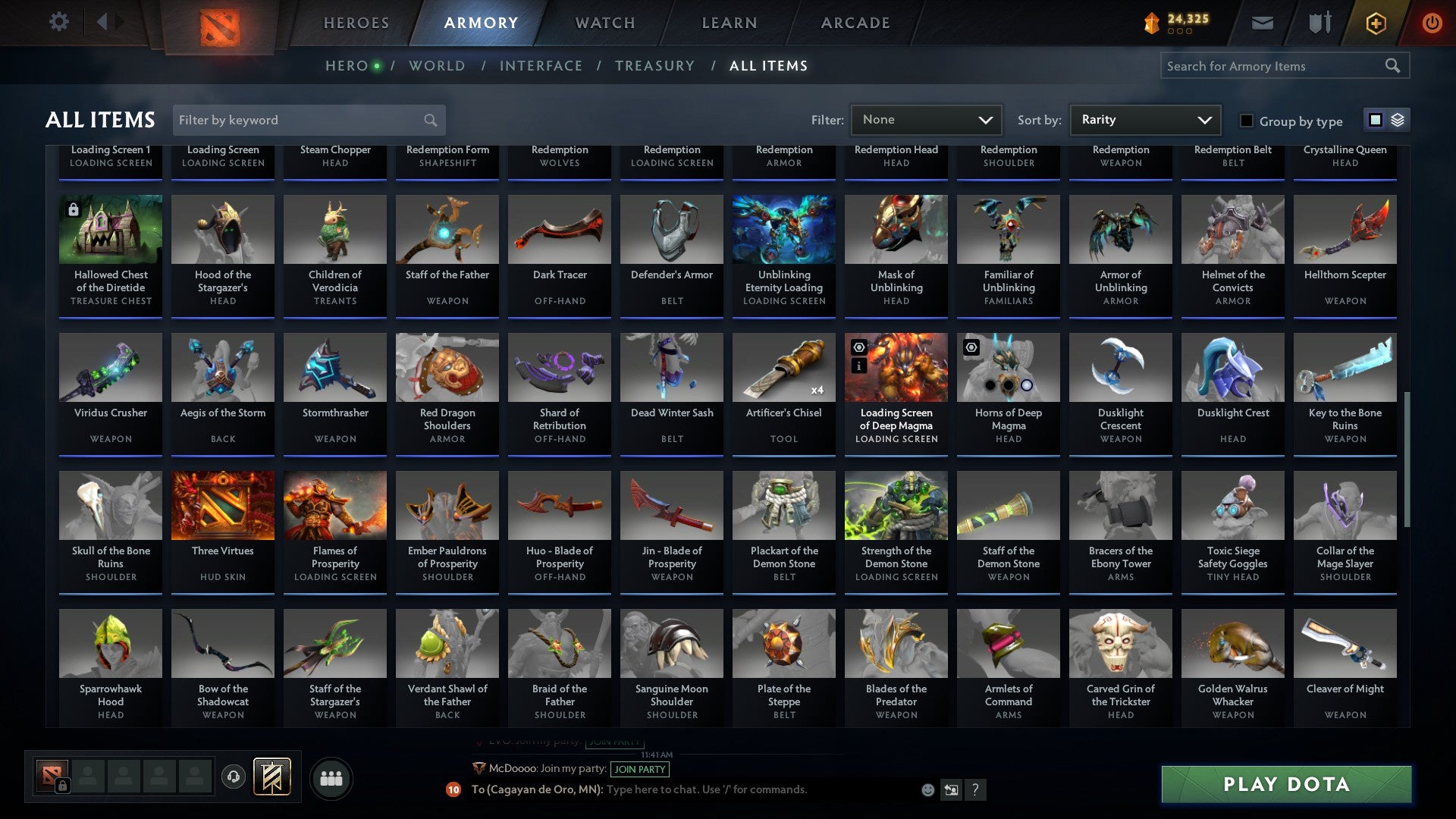Open Dota Plus via gold hexagon plus icon
Screen dimensions: 1456x819
(x=1376, y=22)
